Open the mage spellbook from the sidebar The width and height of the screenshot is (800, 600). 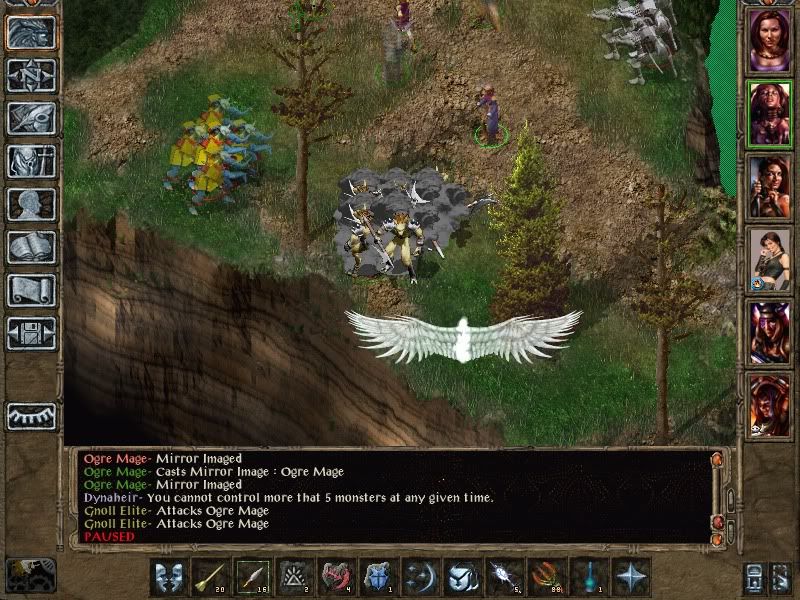(x=31, y=247)
